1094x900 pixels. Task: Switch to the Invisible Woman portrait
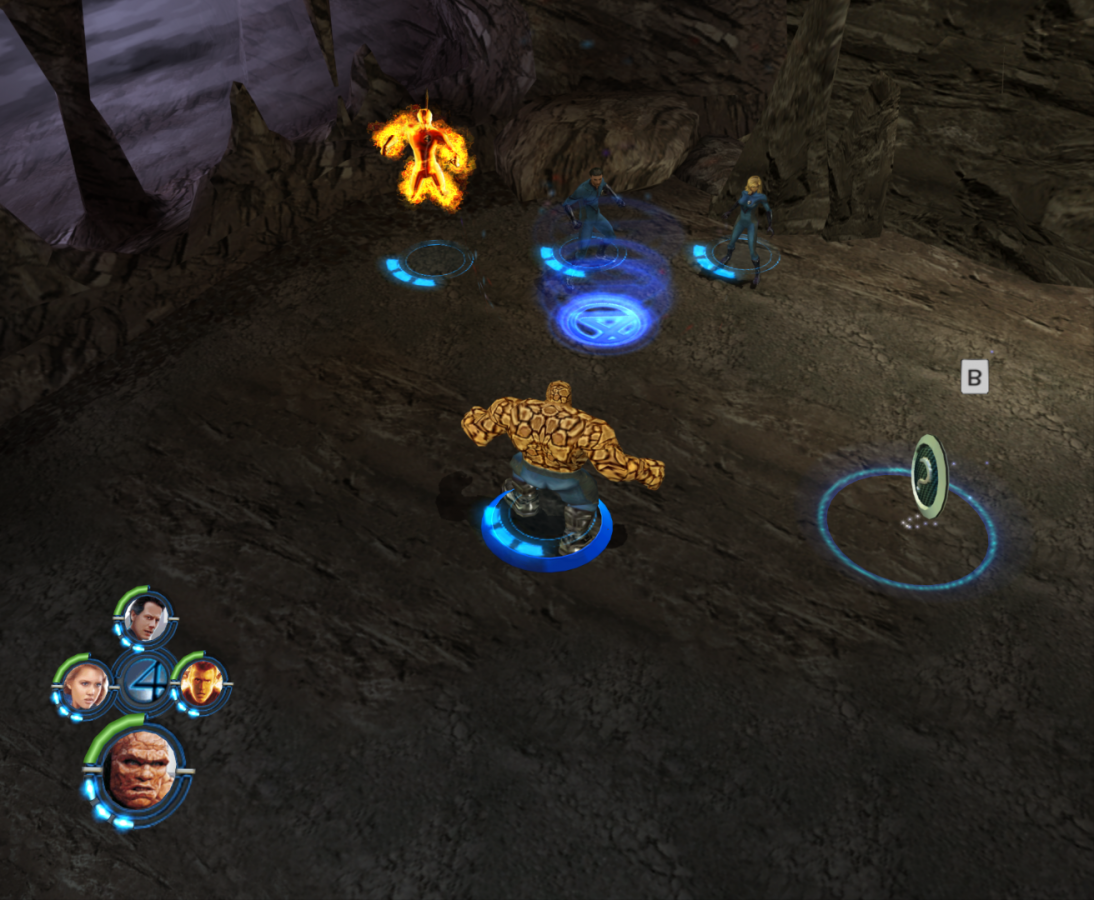click(84, 687)
